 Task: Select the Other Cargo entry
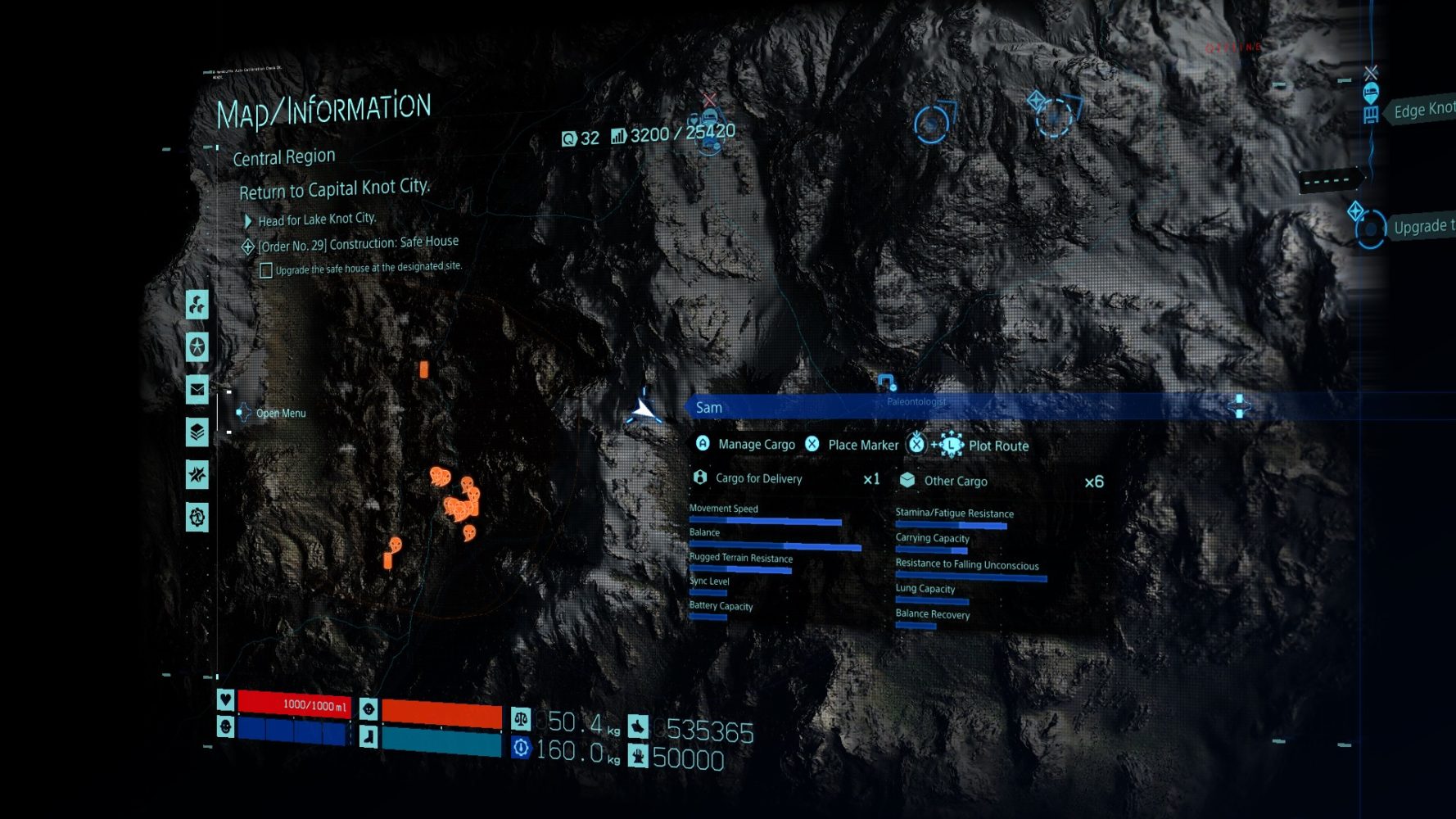(955, 481)
